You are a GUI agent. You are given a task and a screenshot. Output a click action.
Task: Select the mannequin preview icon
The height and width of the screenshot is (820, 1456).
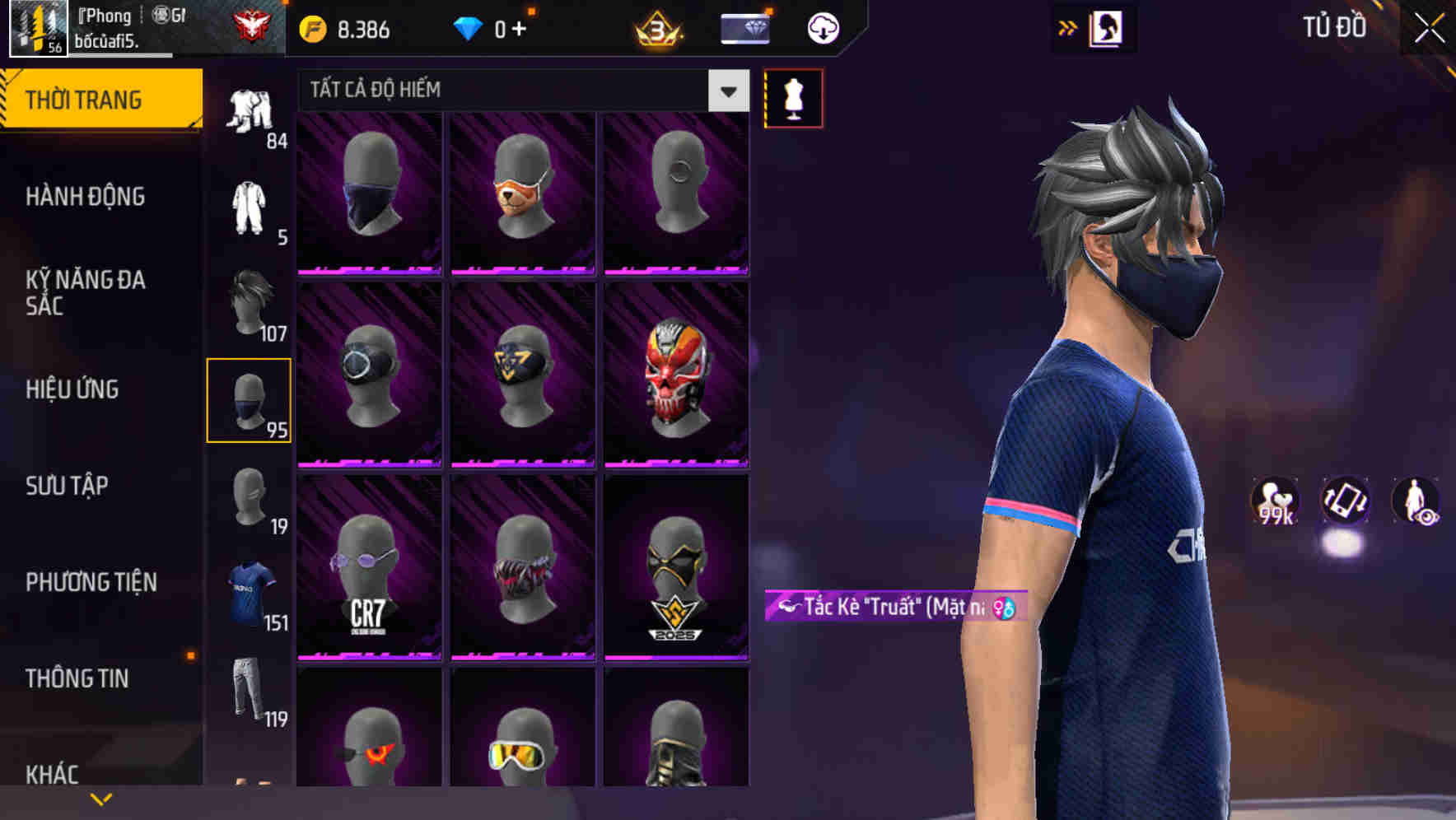(x=793, y=98)
